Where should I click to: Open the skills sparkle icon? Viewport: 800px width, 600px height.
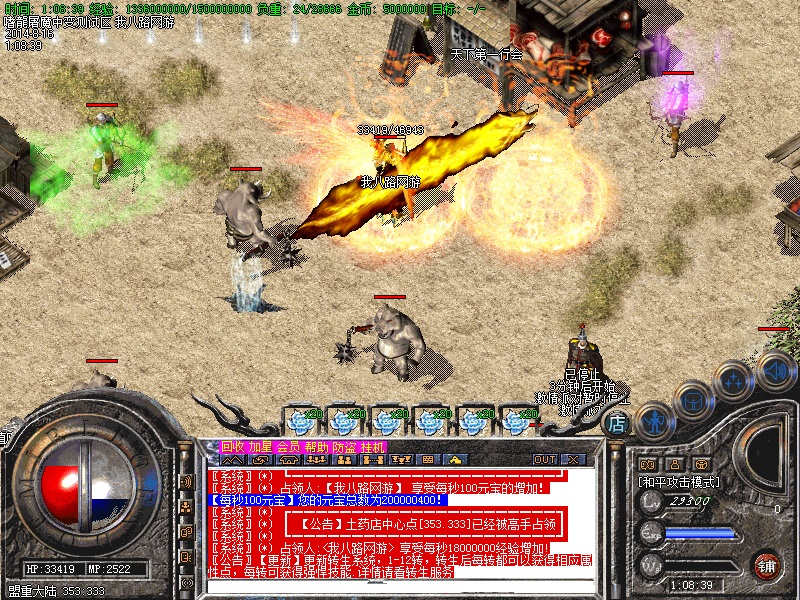click(735, 381)
